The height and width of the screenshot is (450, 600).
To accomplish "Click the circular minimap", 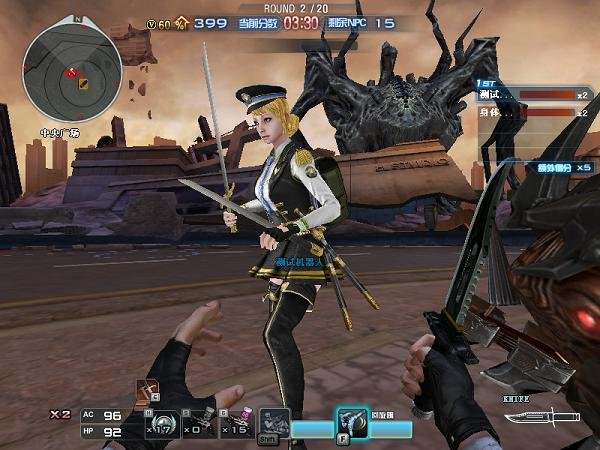I will pyautogui.click(x=73, y=74).
